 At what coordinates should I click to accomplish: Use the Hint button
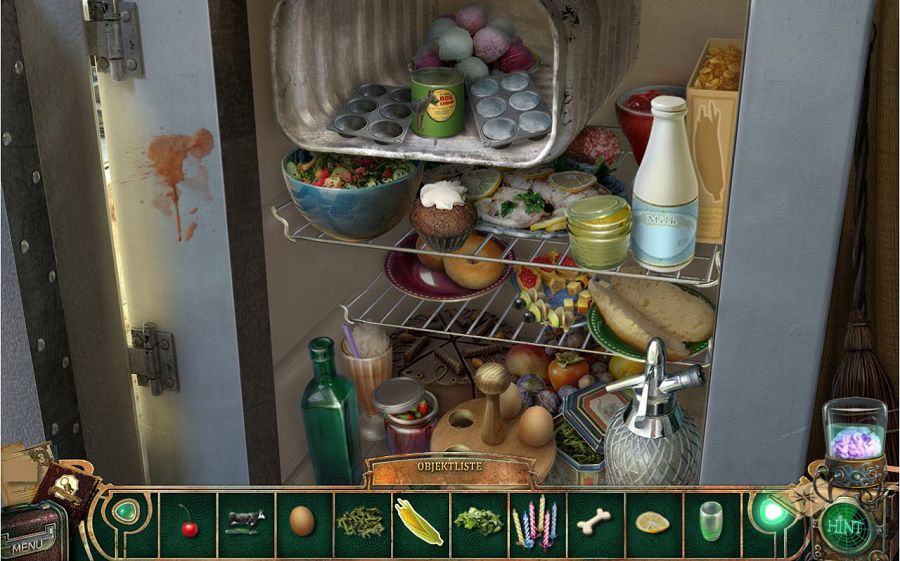click(844, 524)
